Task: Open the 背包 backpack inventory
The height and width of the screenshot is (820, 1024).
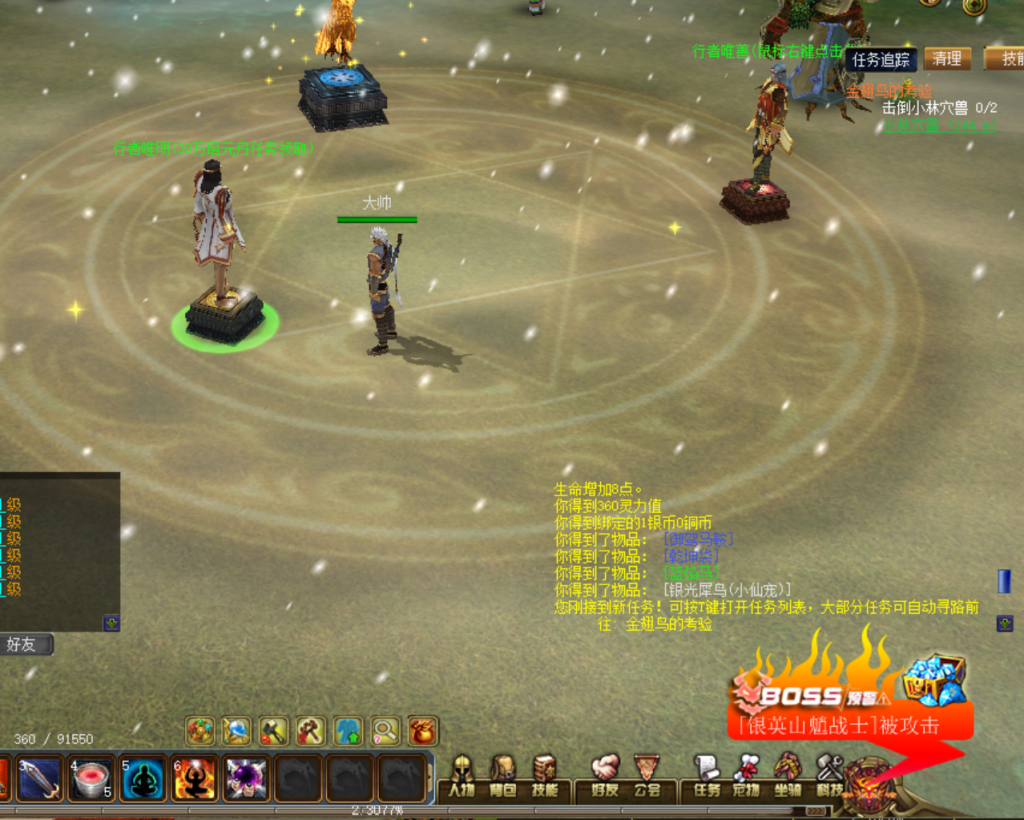Action: tap(503, 776)
